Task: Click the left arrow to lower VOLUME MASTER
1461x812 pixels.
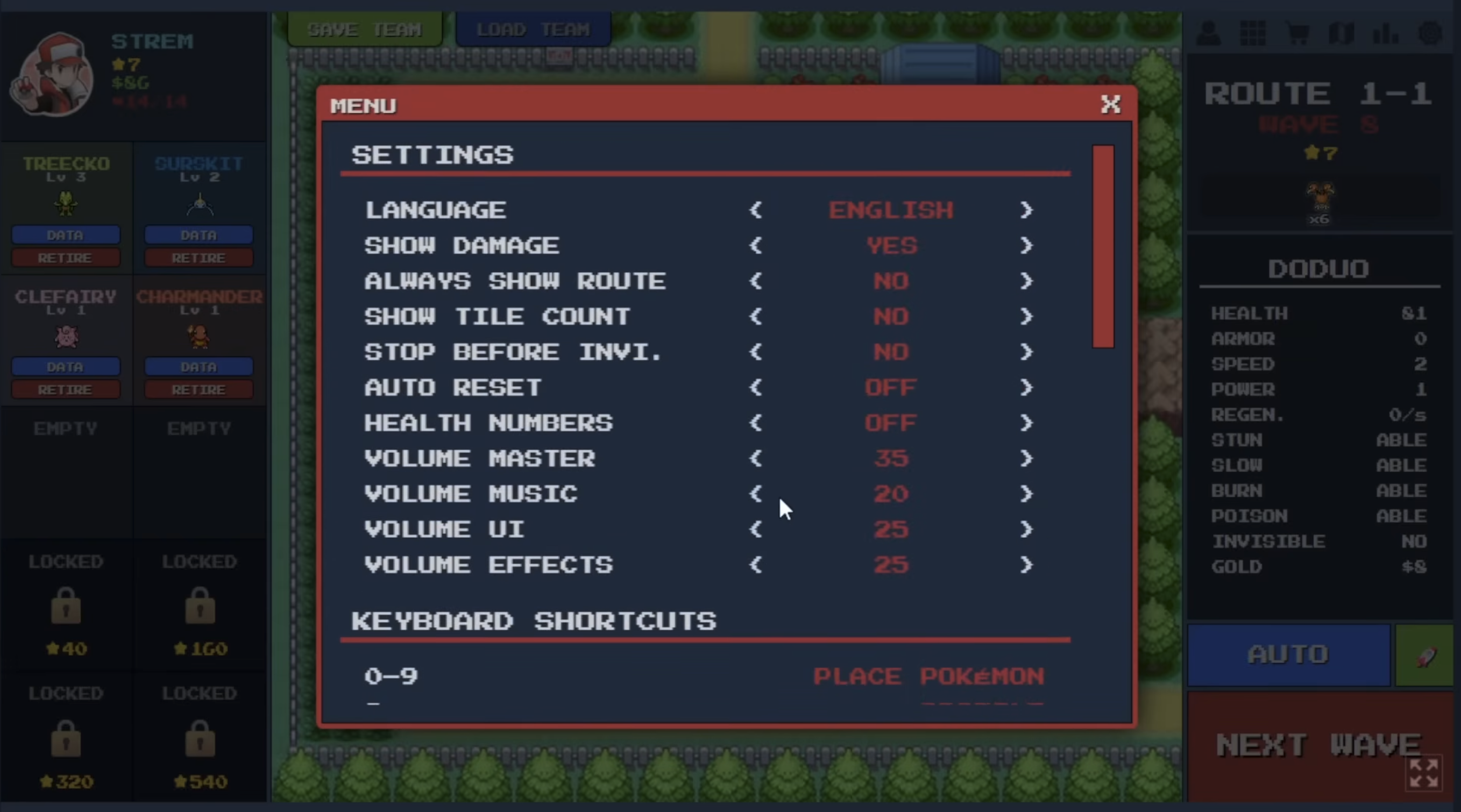Action: (756, 459)
